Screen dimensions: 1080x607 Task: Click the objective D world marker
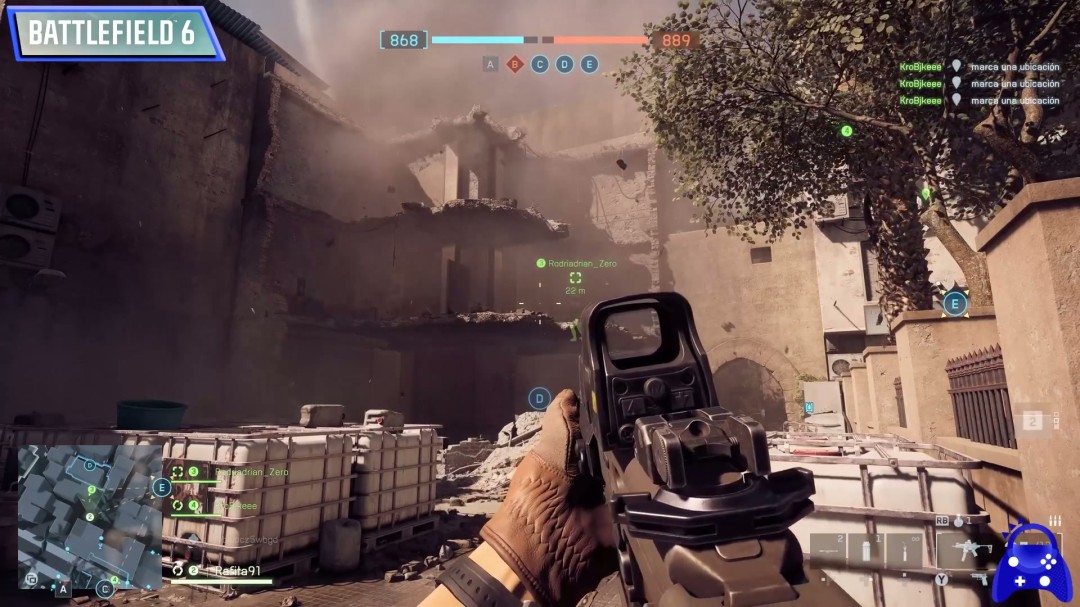point(540,399)
